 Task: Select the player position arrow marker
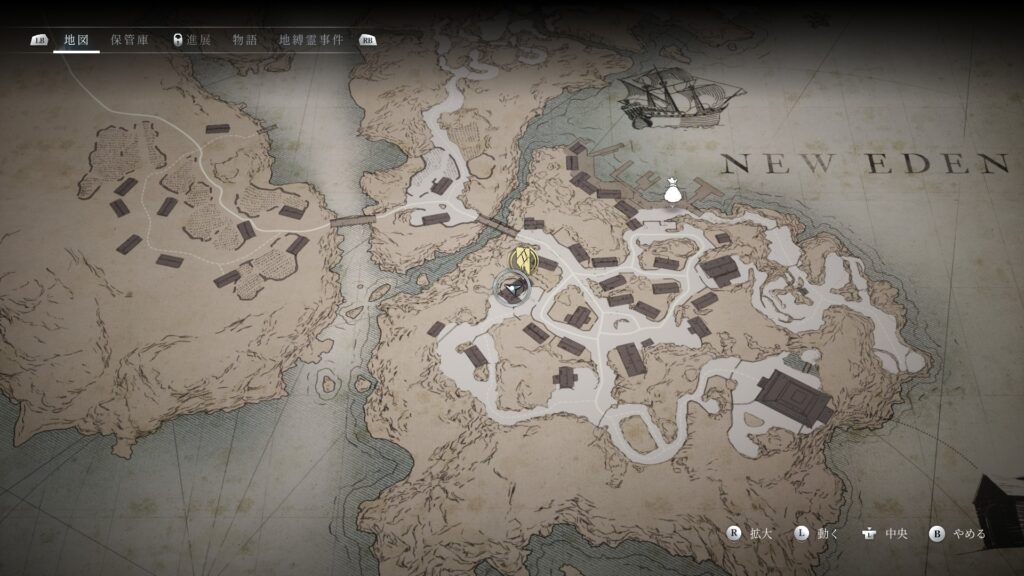coord(512,290)
